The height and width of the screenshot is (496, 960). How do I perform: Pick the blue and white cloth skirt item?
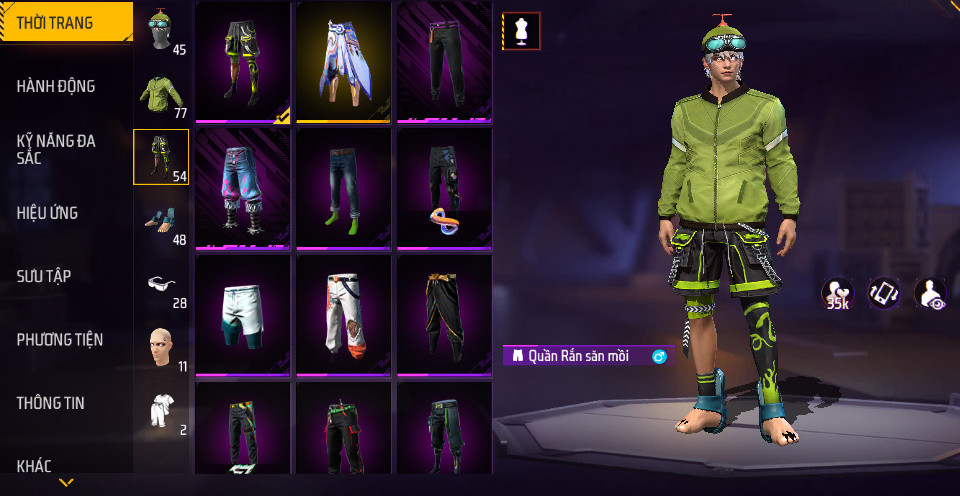click(343, 60)
